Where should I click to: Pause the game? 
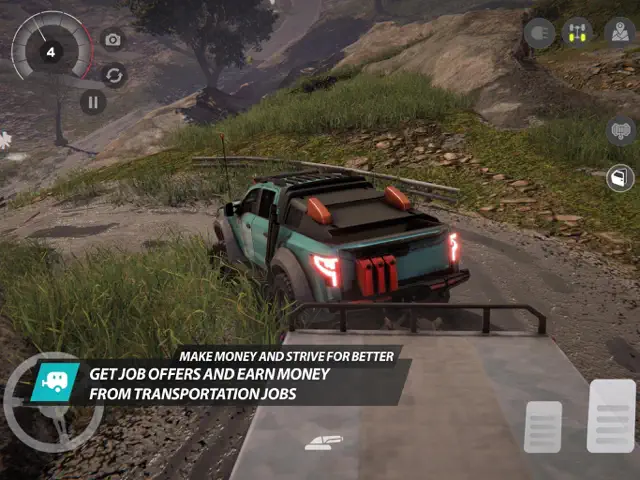click(93, 102)
